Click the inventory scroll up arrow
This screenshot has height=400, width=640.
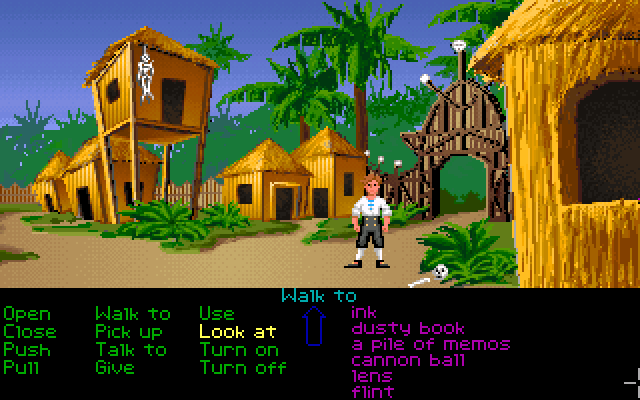point(315,327)
